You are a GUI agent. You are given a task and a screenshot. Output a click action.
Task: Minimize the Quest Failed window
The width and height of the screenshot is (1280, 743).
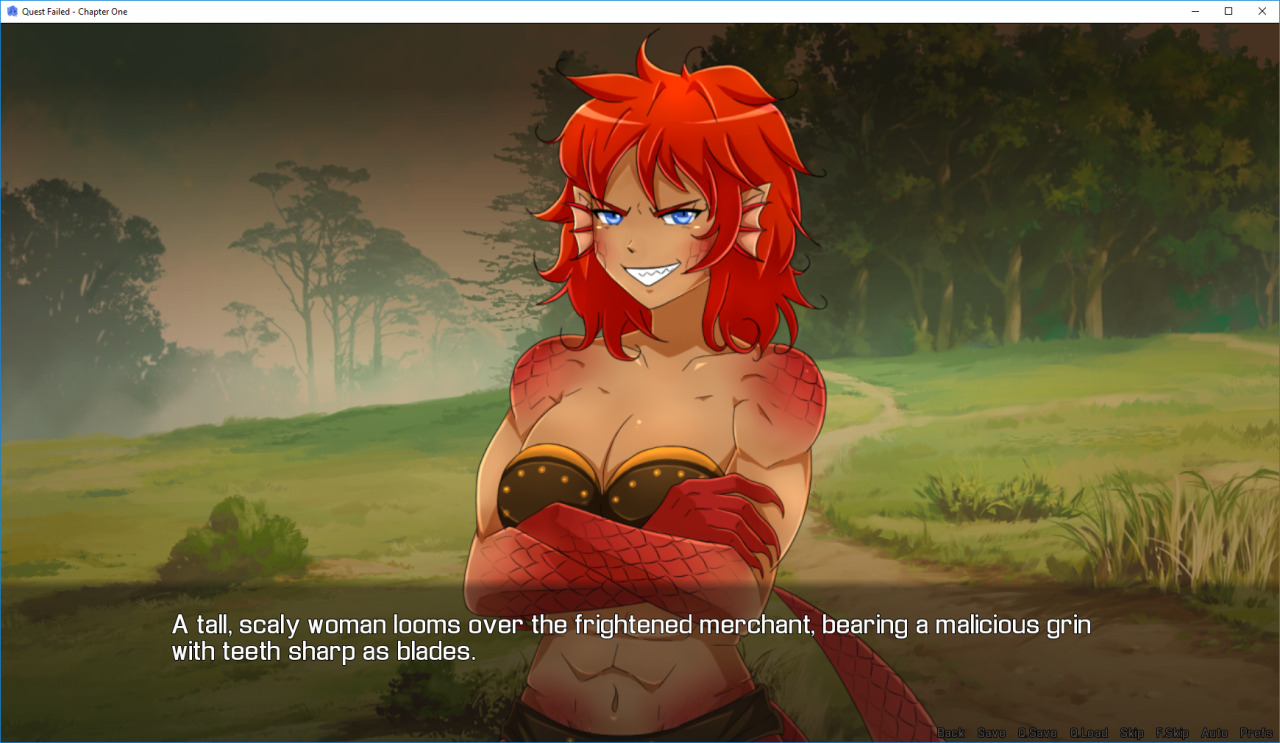pos(1195,11)
